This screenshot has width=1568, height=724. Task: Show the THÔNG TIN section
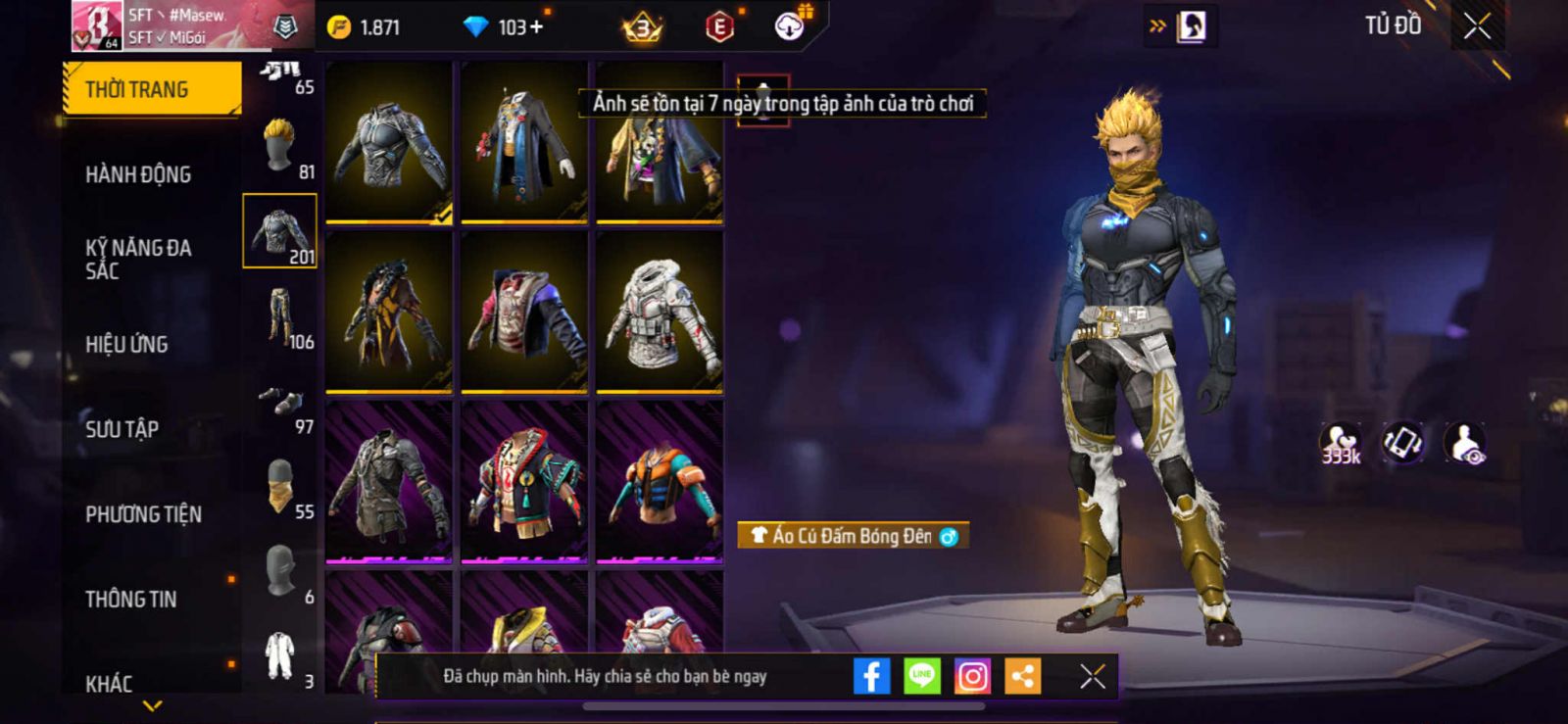coord(130,599)
